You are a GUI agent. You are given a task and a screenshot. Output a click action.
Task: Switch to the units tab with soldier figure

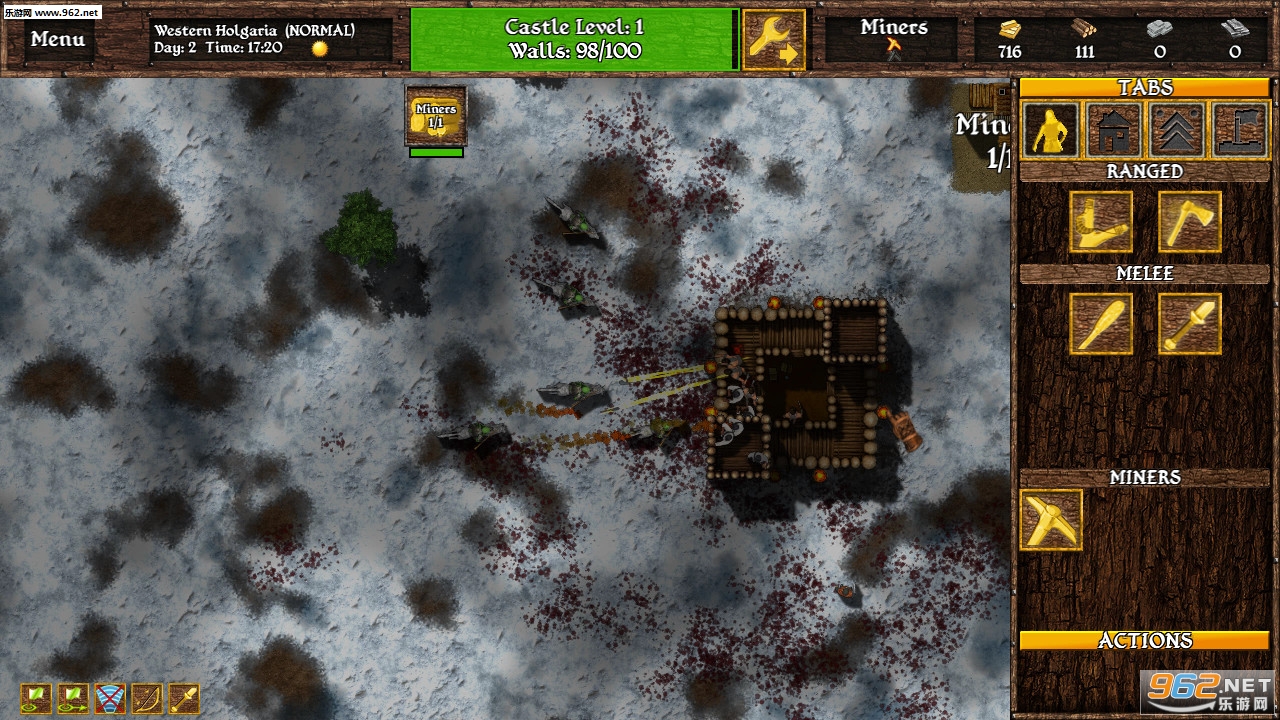pos(1050,130)
